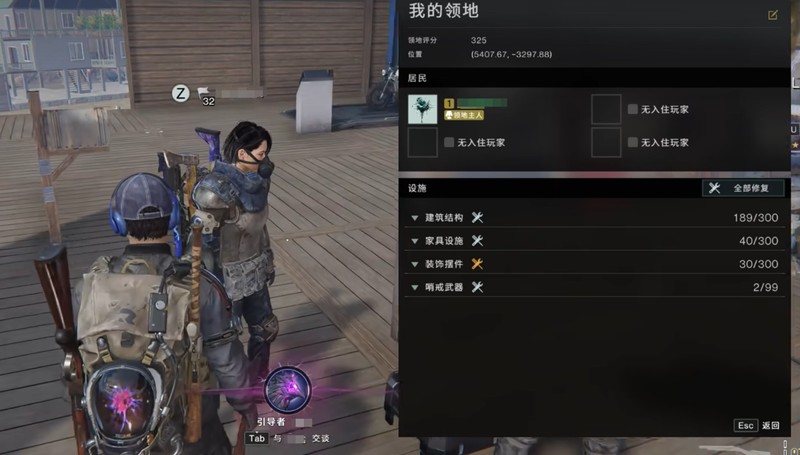Click the edit pencil icon beside 我的领地

(x=772, y=15)
